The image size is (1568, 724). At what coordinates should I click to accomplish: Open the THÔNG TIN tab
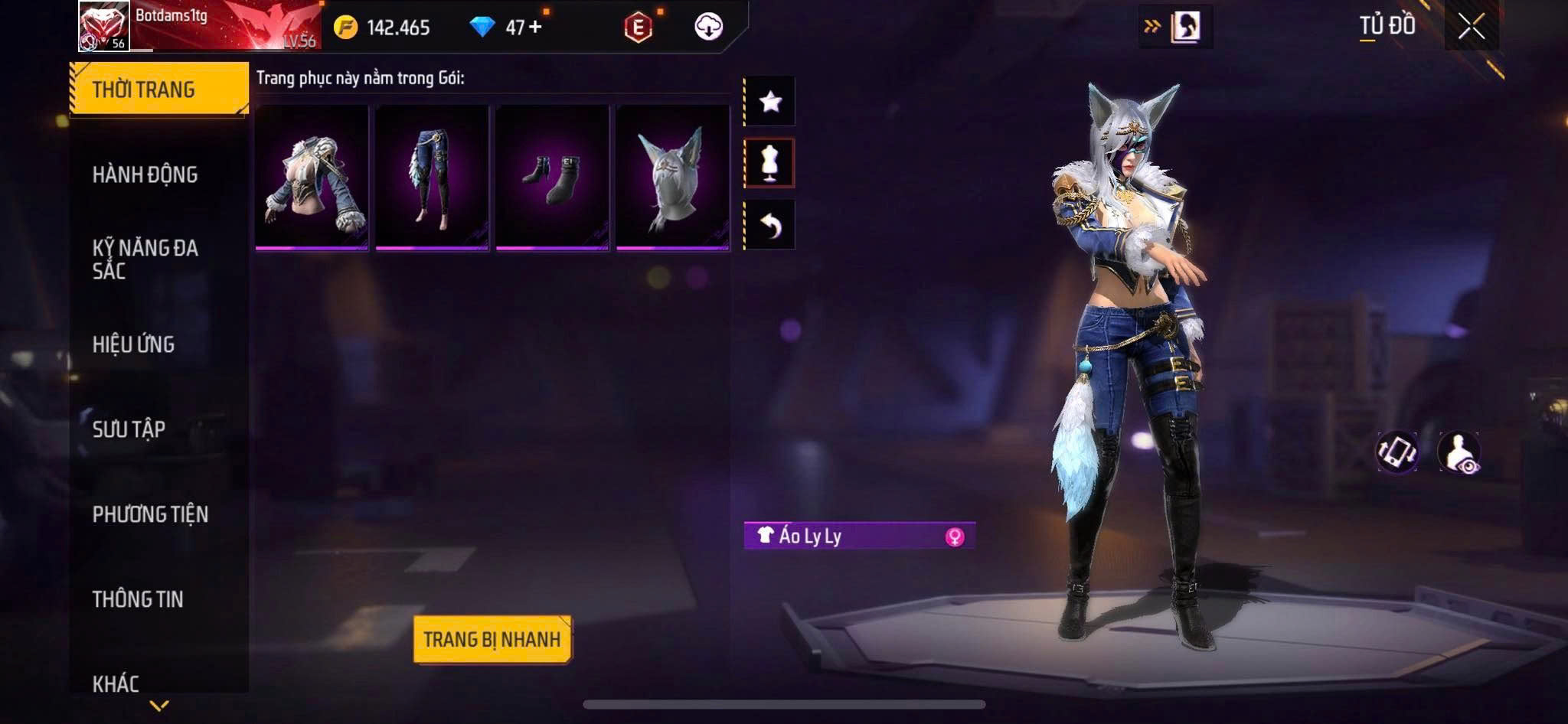(x=138, y=599)
